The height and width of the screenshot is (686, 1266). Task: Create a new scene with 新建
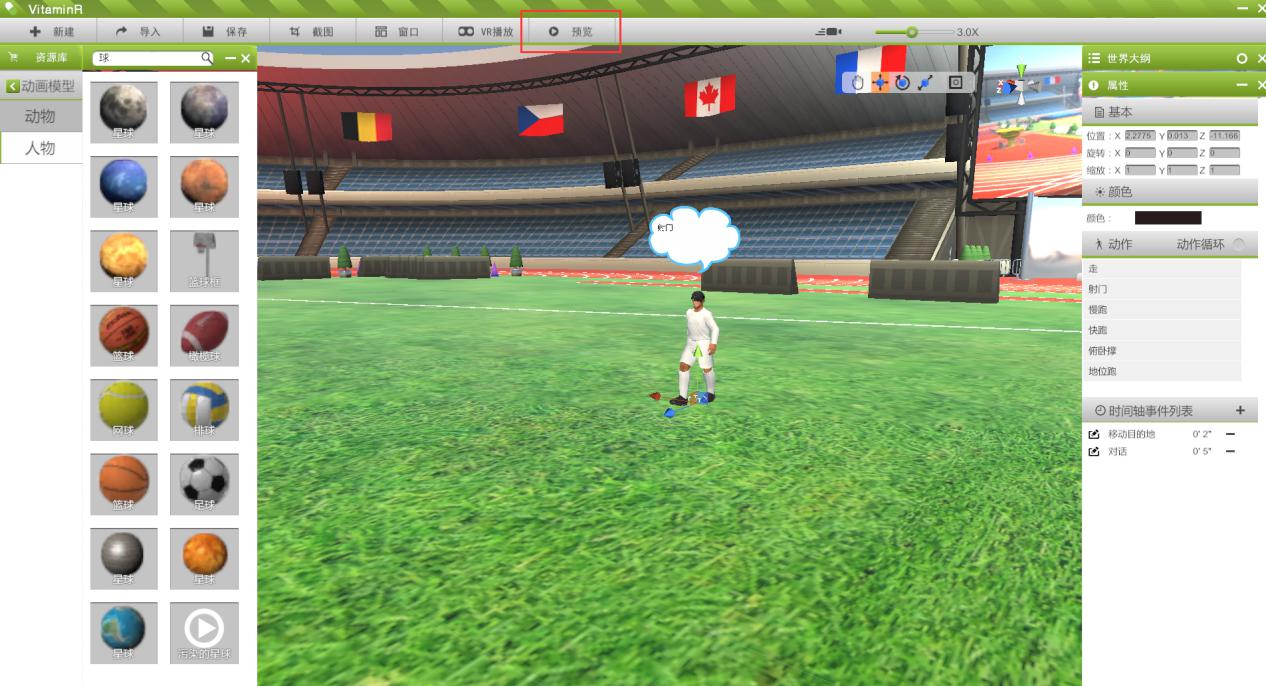tap(51, 32)
